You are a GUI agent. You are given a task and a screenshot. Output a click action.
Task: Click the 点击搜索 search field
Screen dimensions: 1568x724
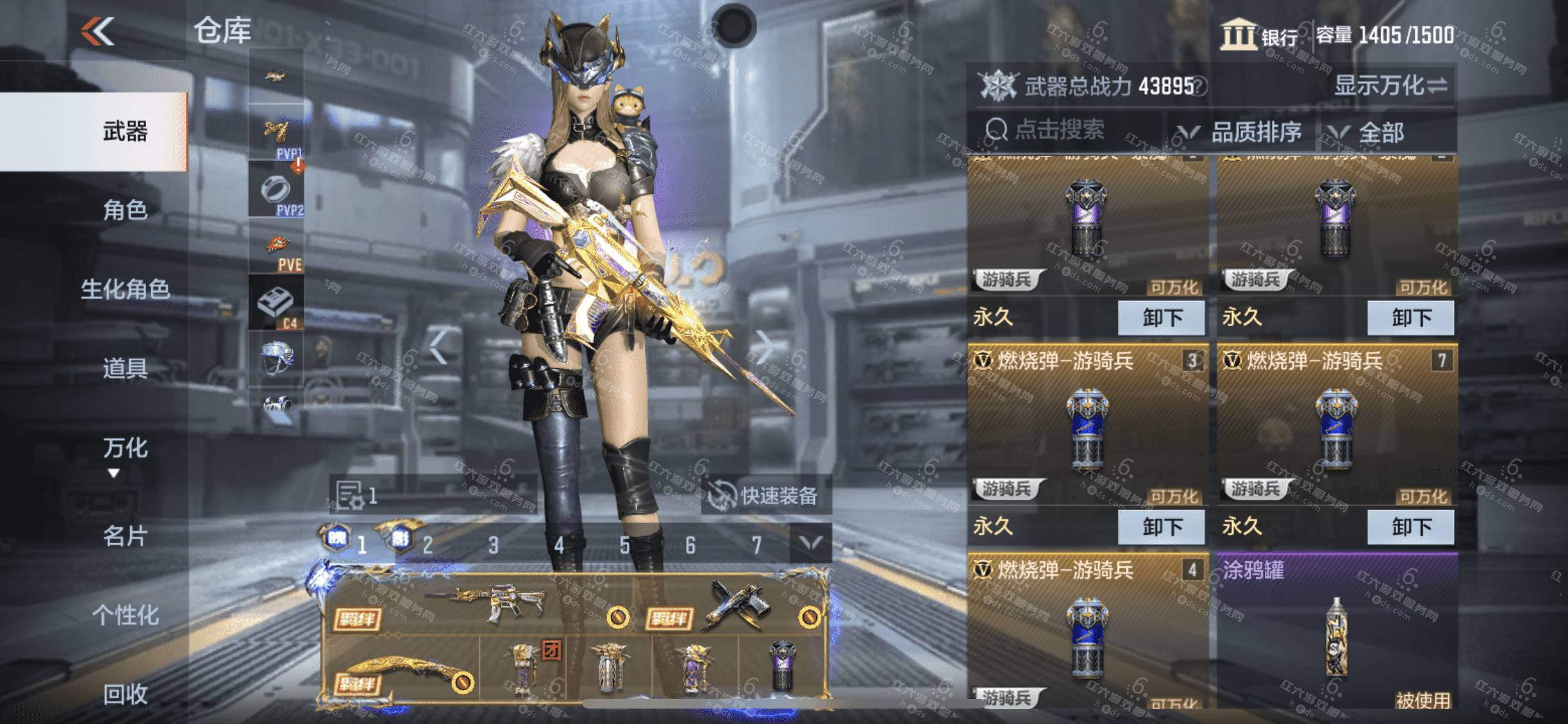[x=1061, y=131]
